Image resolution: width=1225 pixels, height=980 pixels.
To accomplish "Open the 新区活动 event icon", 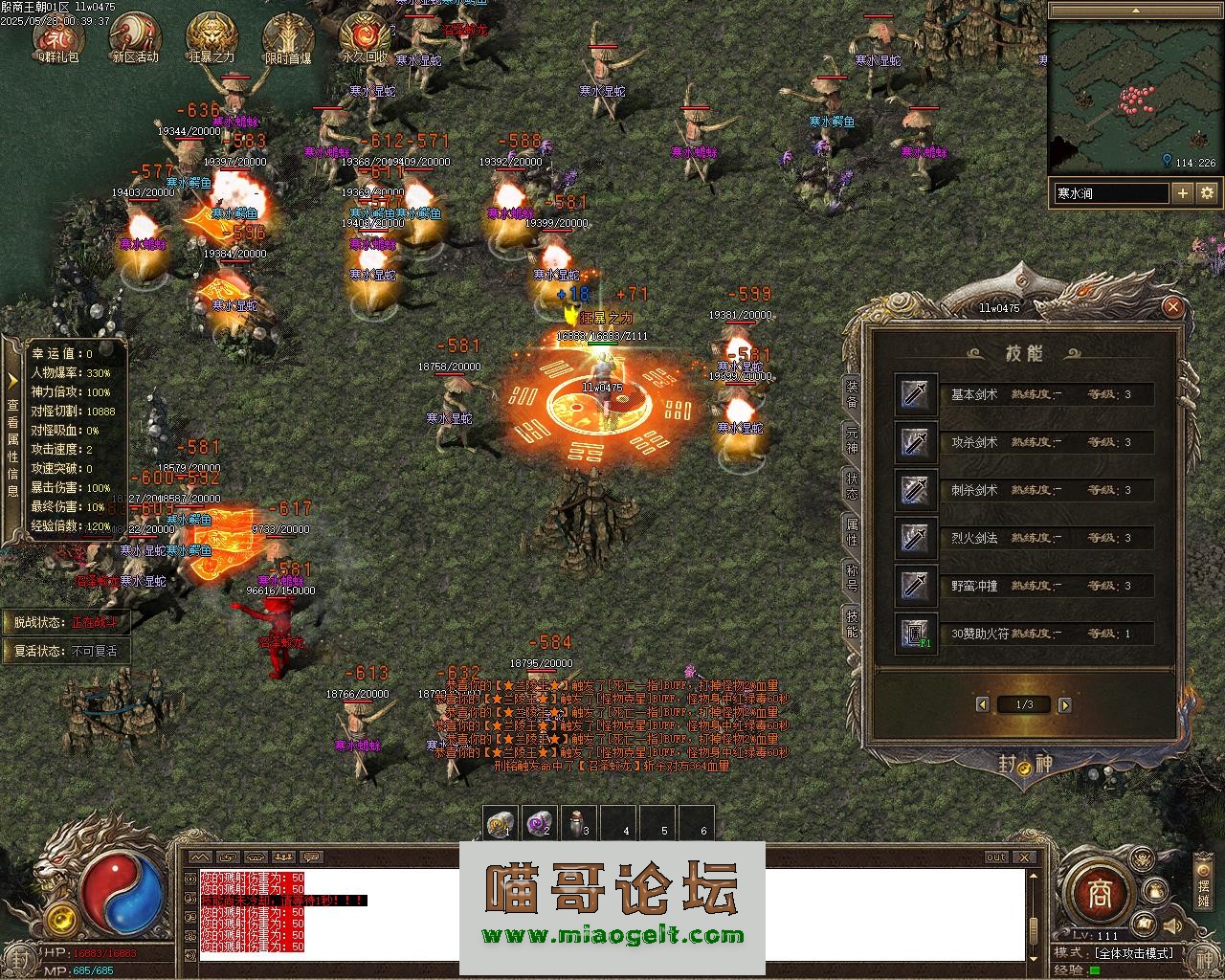I will coord(134,38).
